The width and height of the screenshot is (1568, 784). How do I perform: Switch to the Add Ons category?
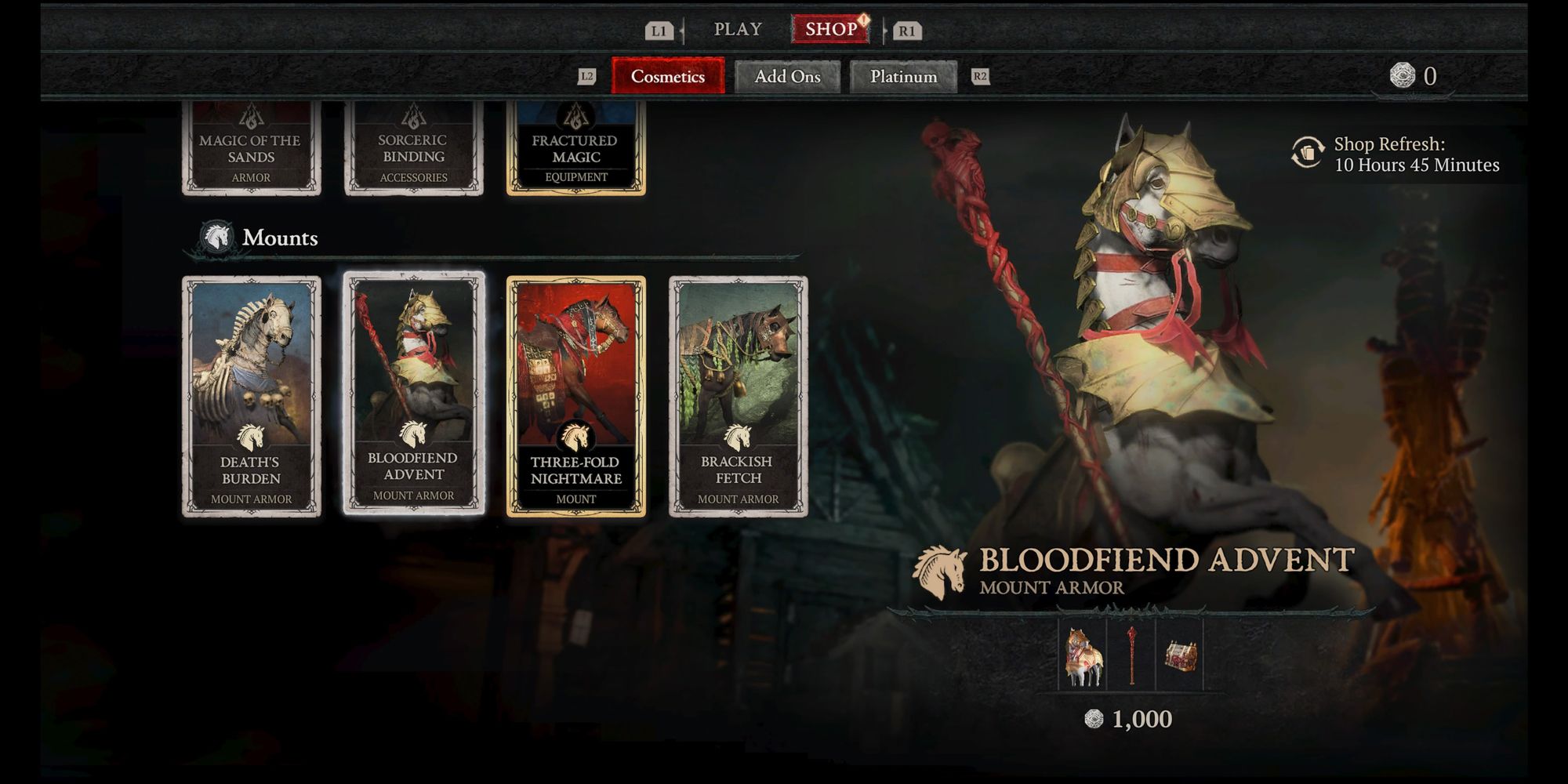click(x=787, y=77)
